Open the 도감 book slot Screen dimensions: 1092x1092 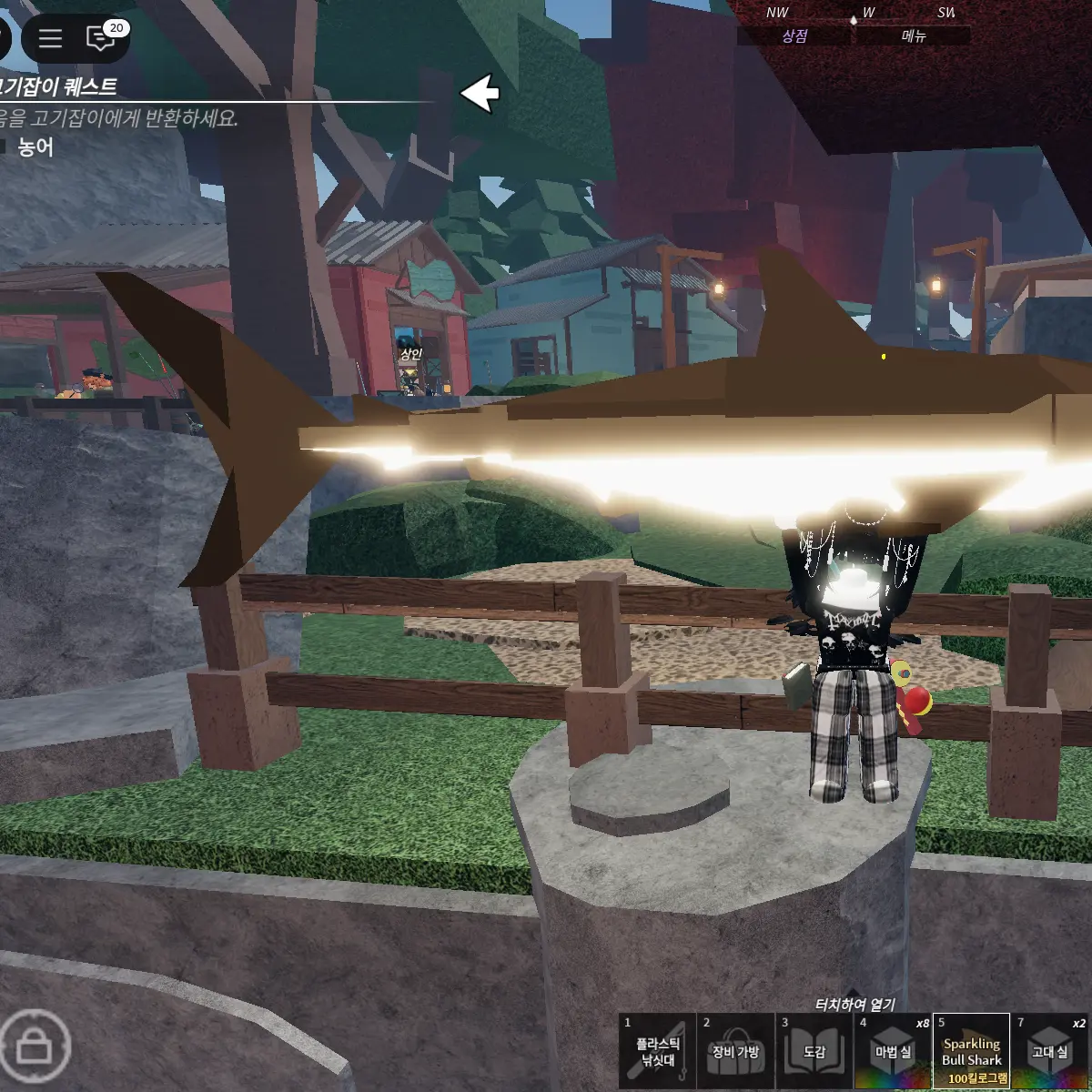(x=814, y=1052)
